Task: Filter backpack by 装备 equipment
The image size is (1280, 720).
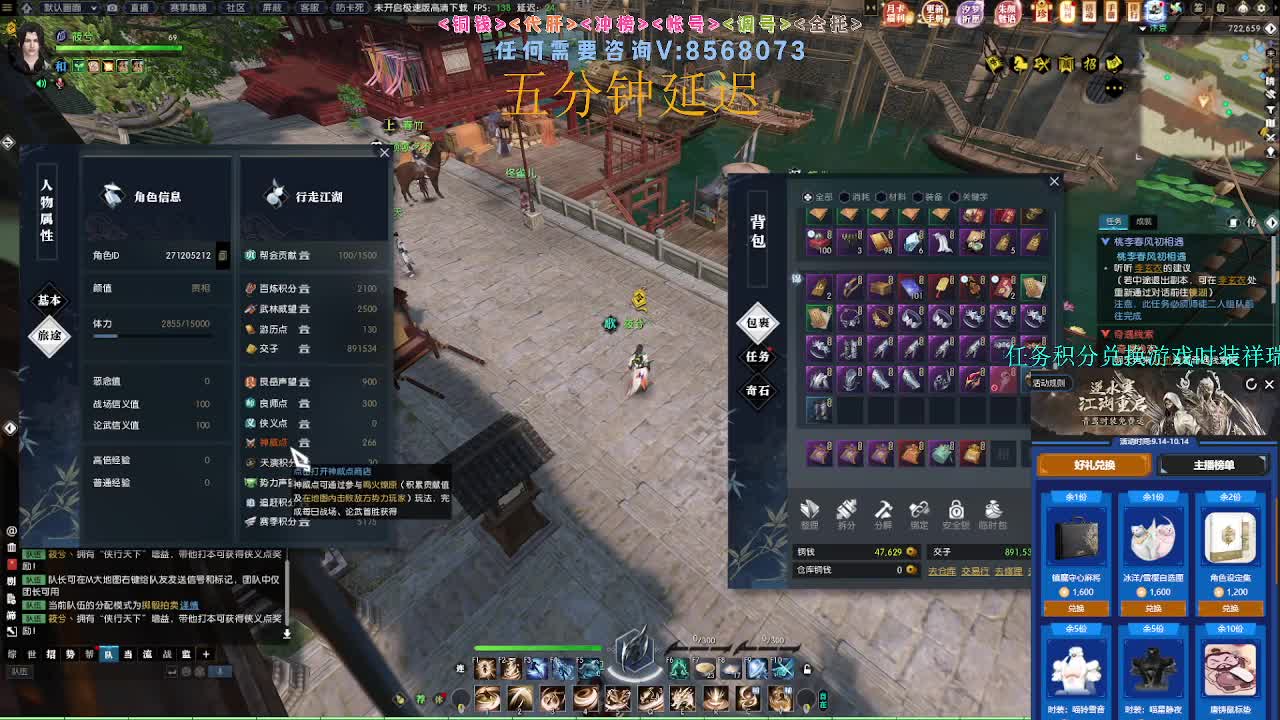Action: 930,196
